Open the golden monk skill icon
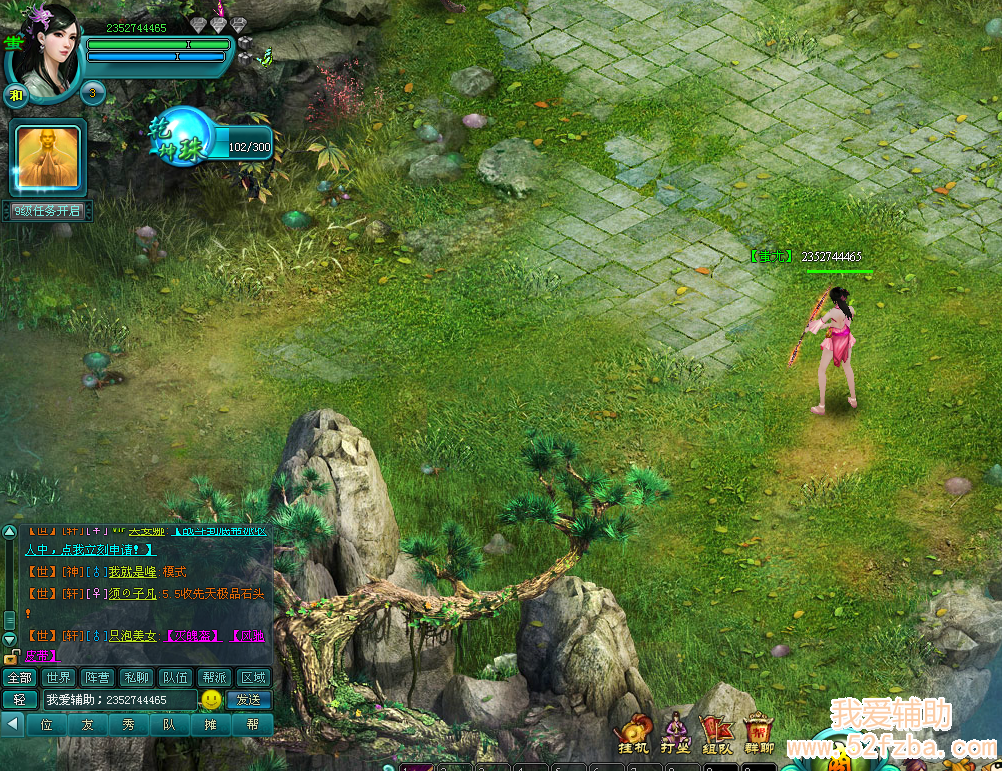 point(49,157)
